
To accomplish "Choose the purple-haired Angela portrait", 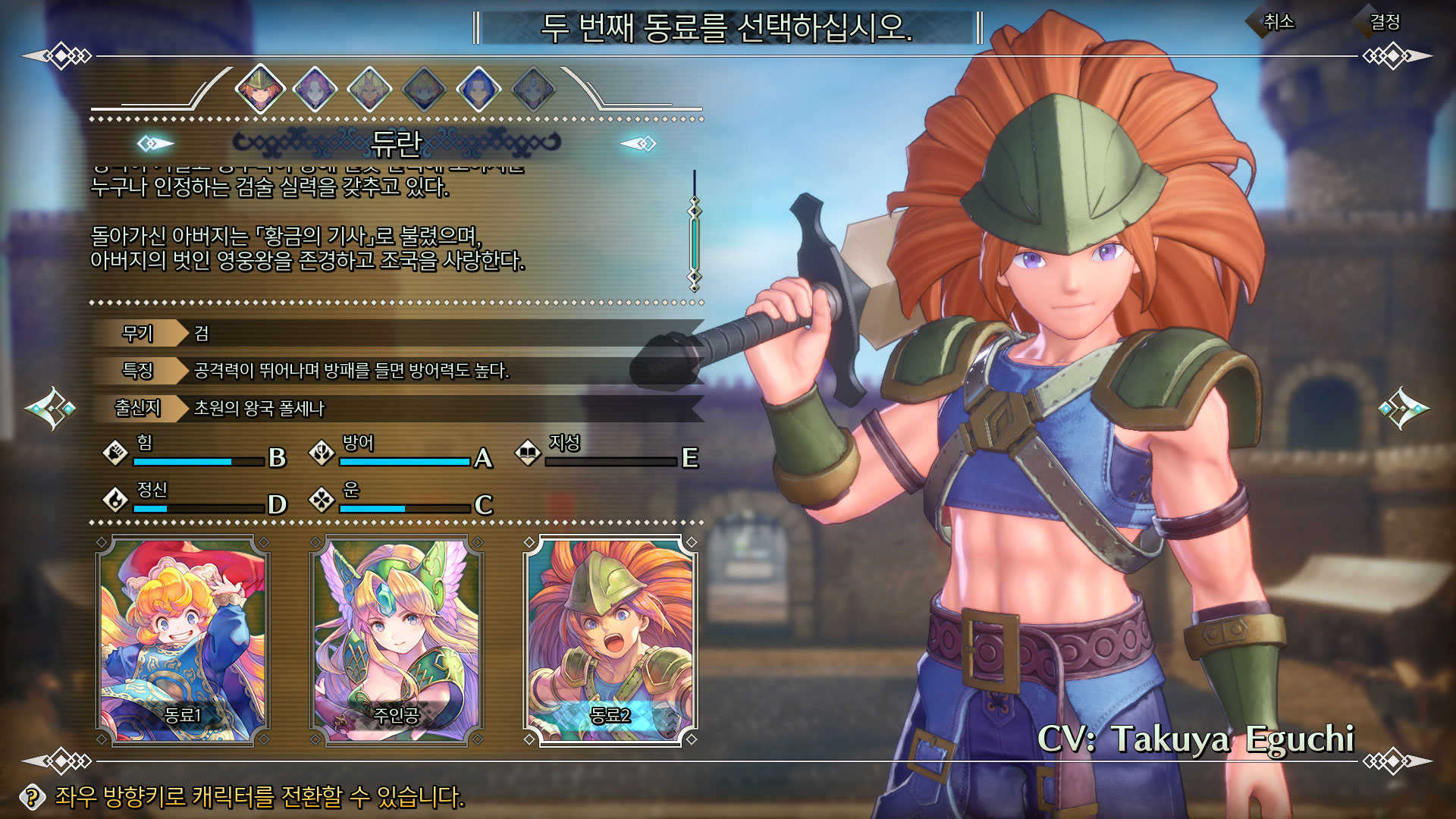I will (x=315, y=89).
